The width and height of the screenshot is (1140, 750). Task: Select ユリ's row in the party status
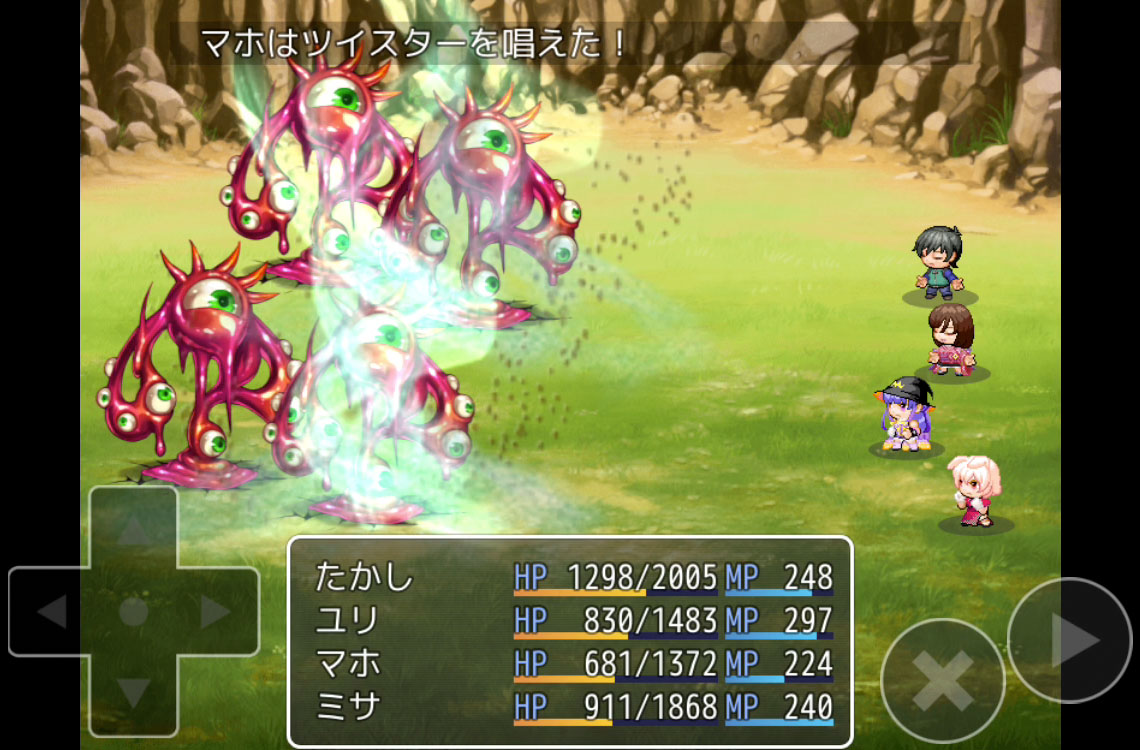pos(571,620)
